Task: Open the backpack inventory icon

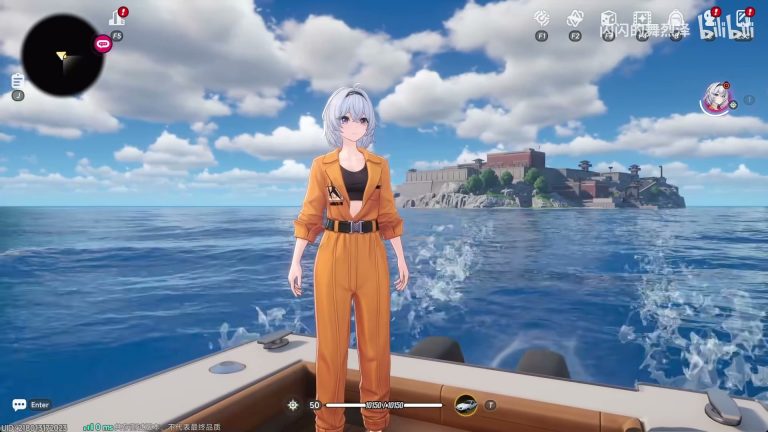Action: (676, 19)
